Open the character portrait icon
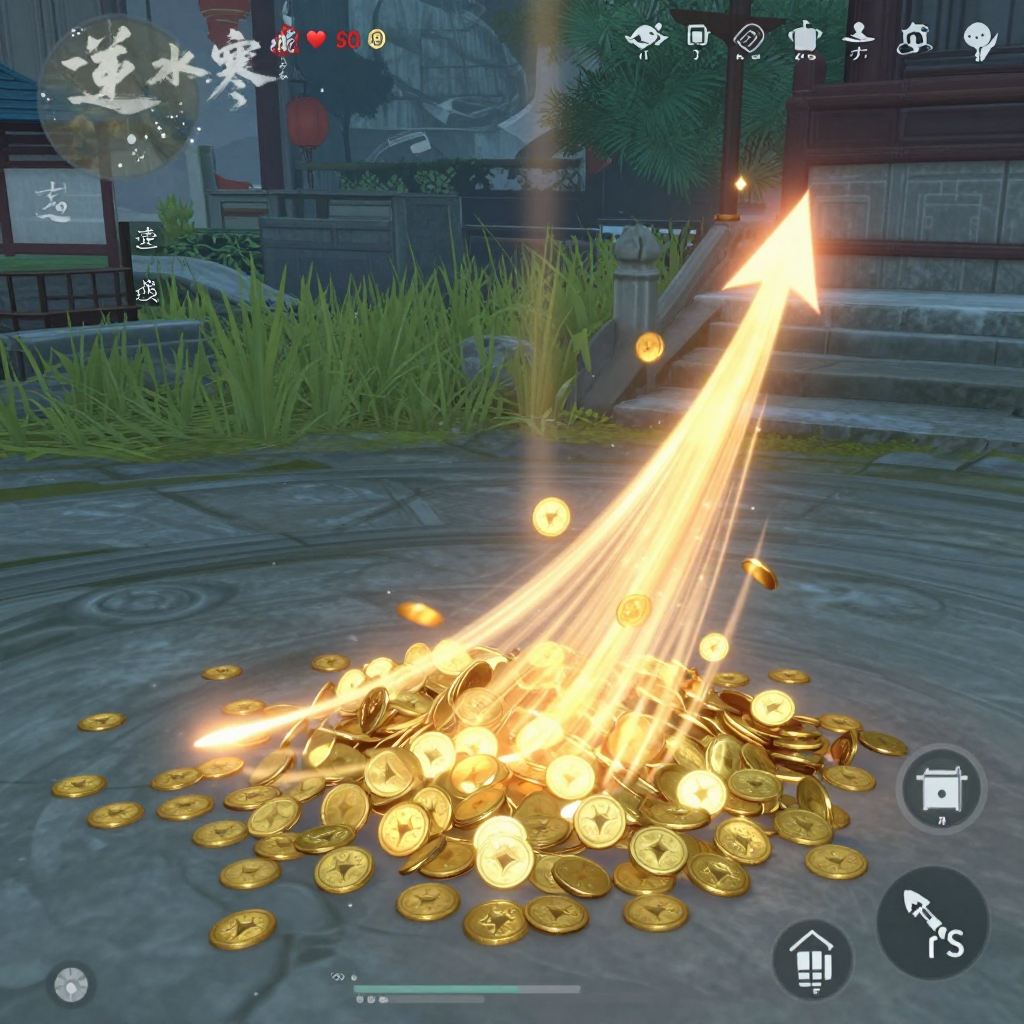 (912, 39)
